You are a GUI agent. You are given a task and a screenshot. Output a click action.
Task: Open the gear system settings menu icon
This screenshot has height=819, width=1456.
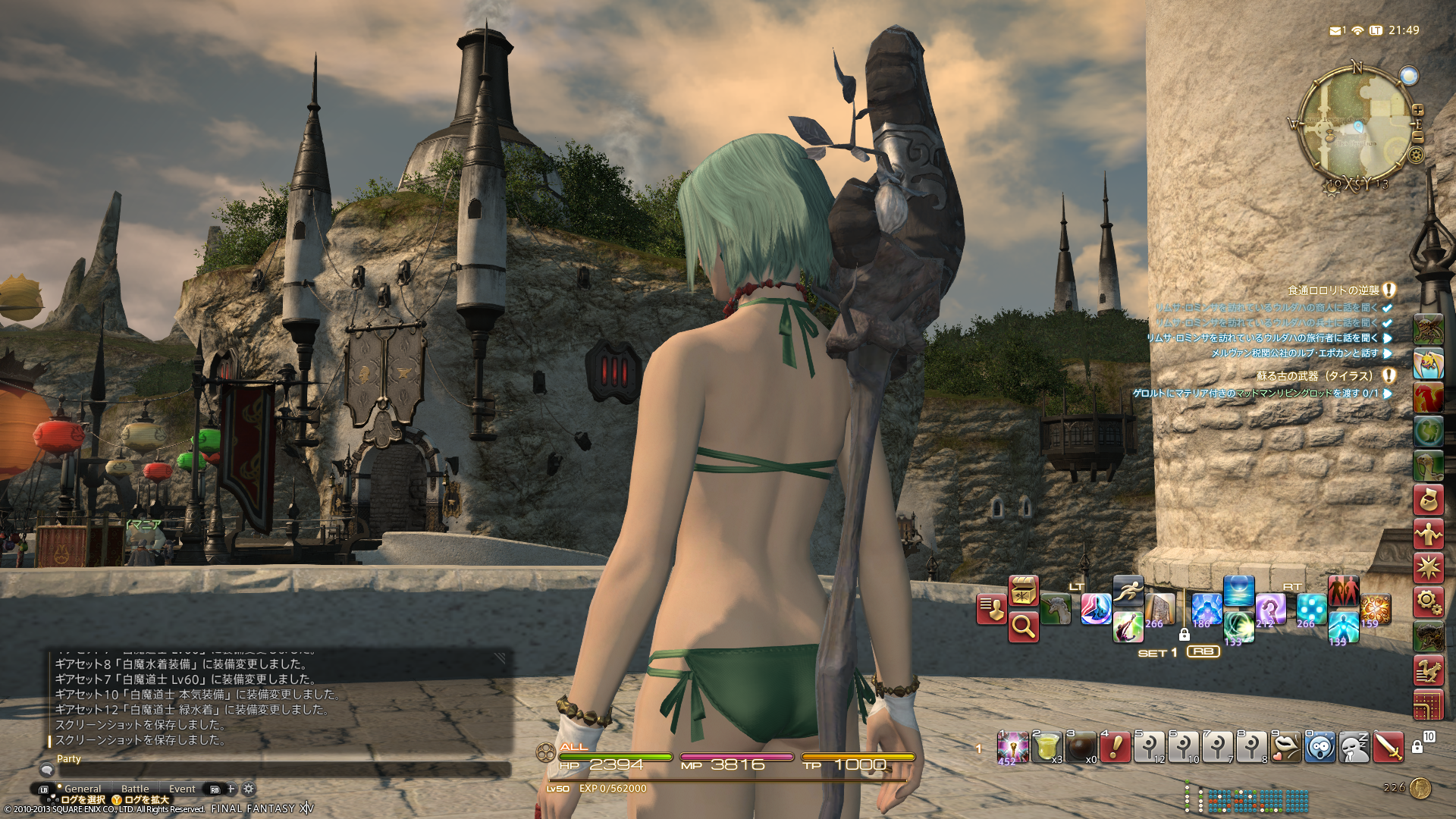pyautogui.click(x=1428, y=602)
